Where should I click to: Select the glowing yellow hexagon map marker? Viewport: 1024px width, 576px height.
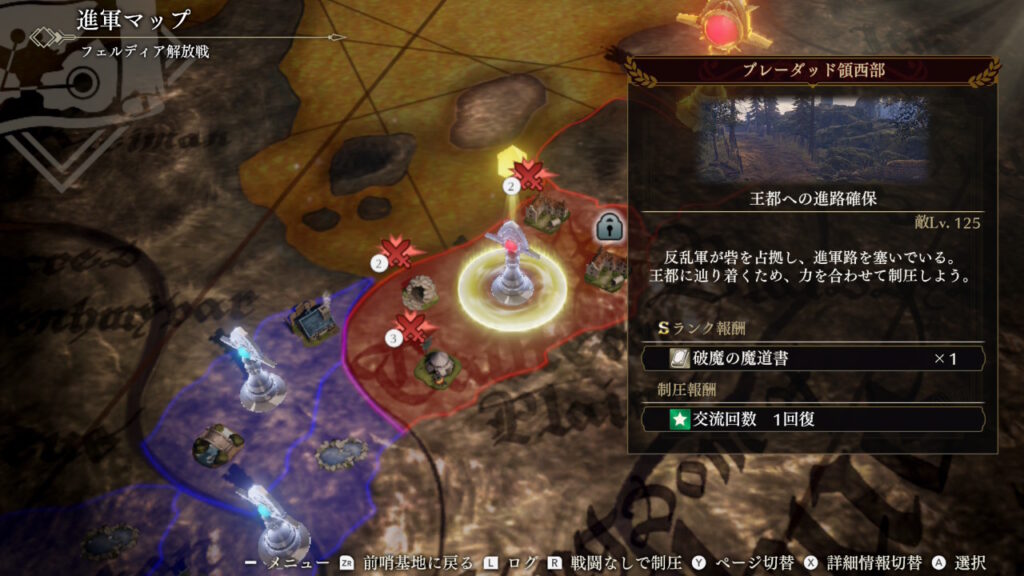coord(508,162)
